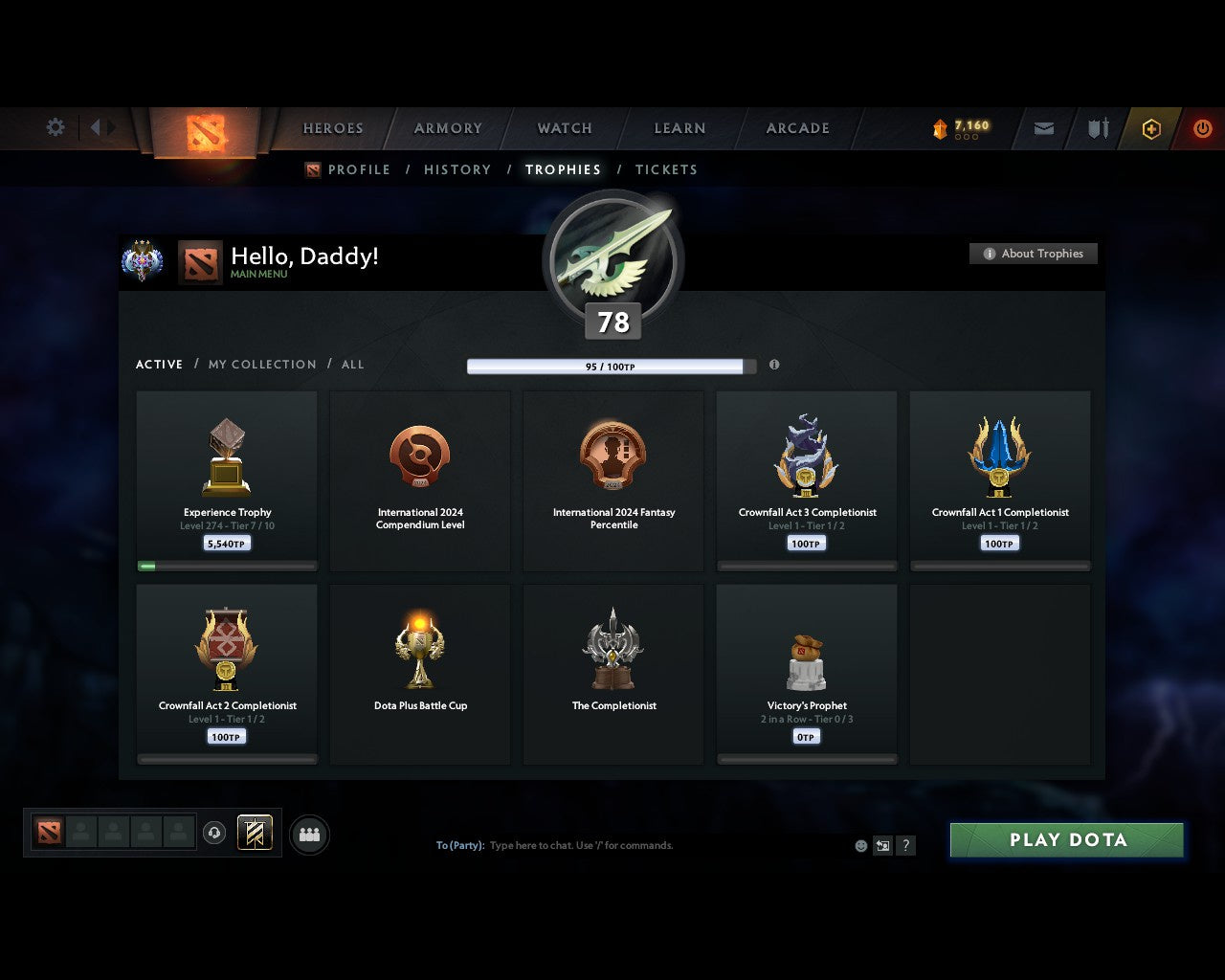Click the shield and sword loadout icon

(1097, 128)
